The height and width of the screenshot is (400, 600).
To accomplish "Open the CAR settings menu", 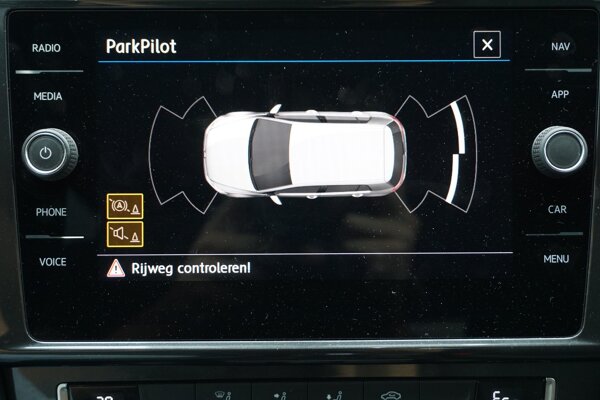I will [557, 210].
